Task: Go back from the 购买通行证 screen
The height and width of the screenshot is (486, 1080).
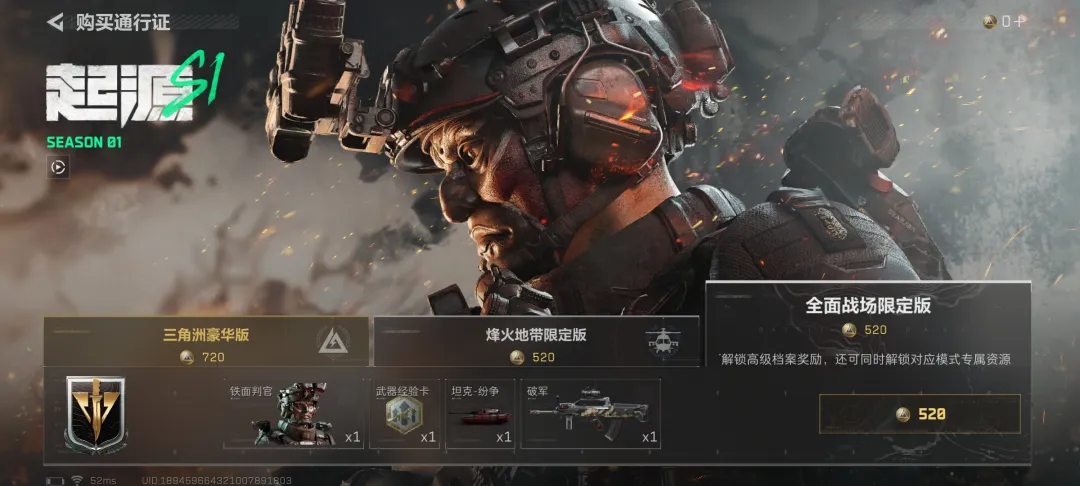Action: tap(56, 21)
